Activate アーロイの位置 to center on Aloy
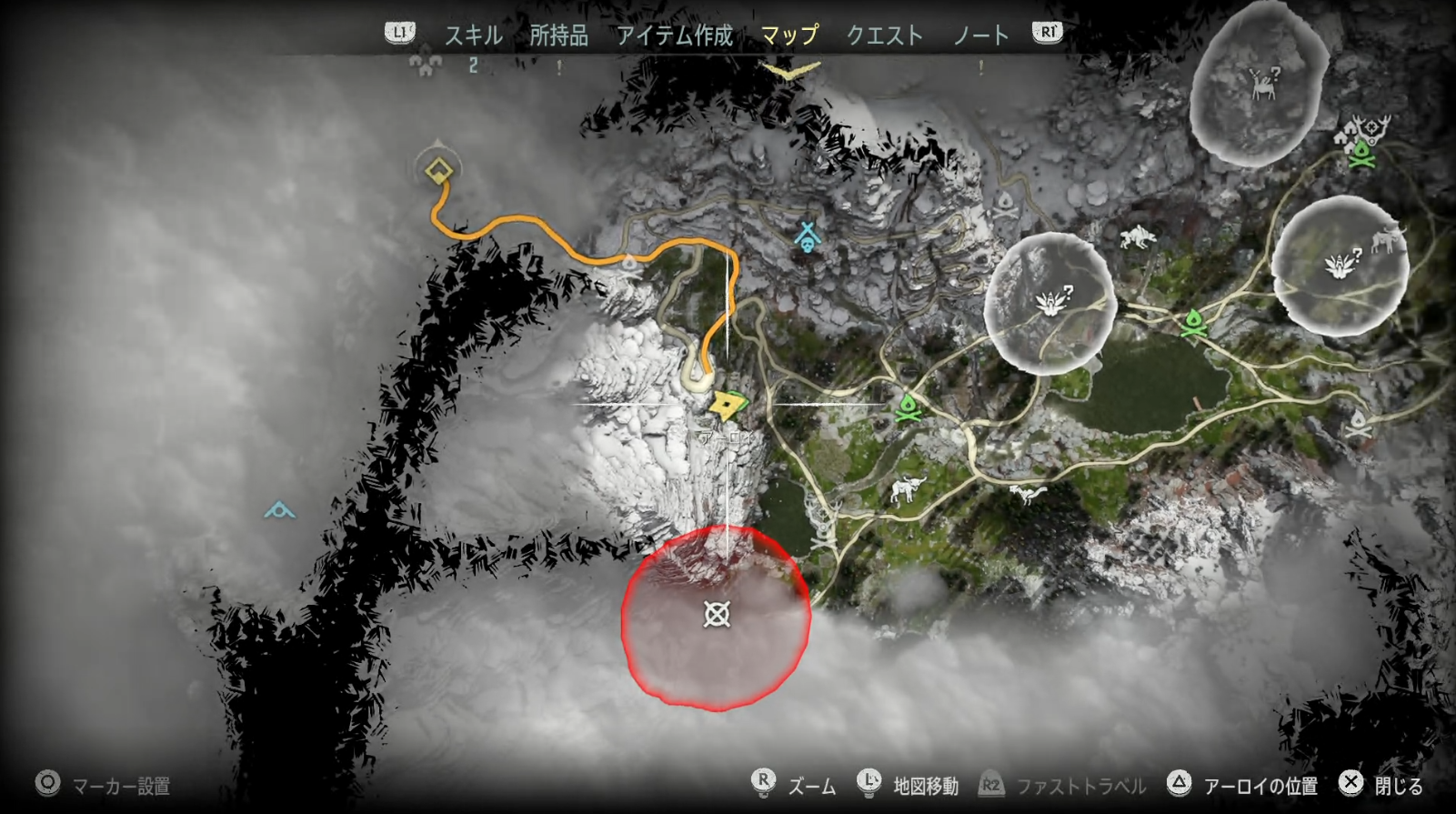Viewport: 1456px width, 814px height. [1262, 784]
